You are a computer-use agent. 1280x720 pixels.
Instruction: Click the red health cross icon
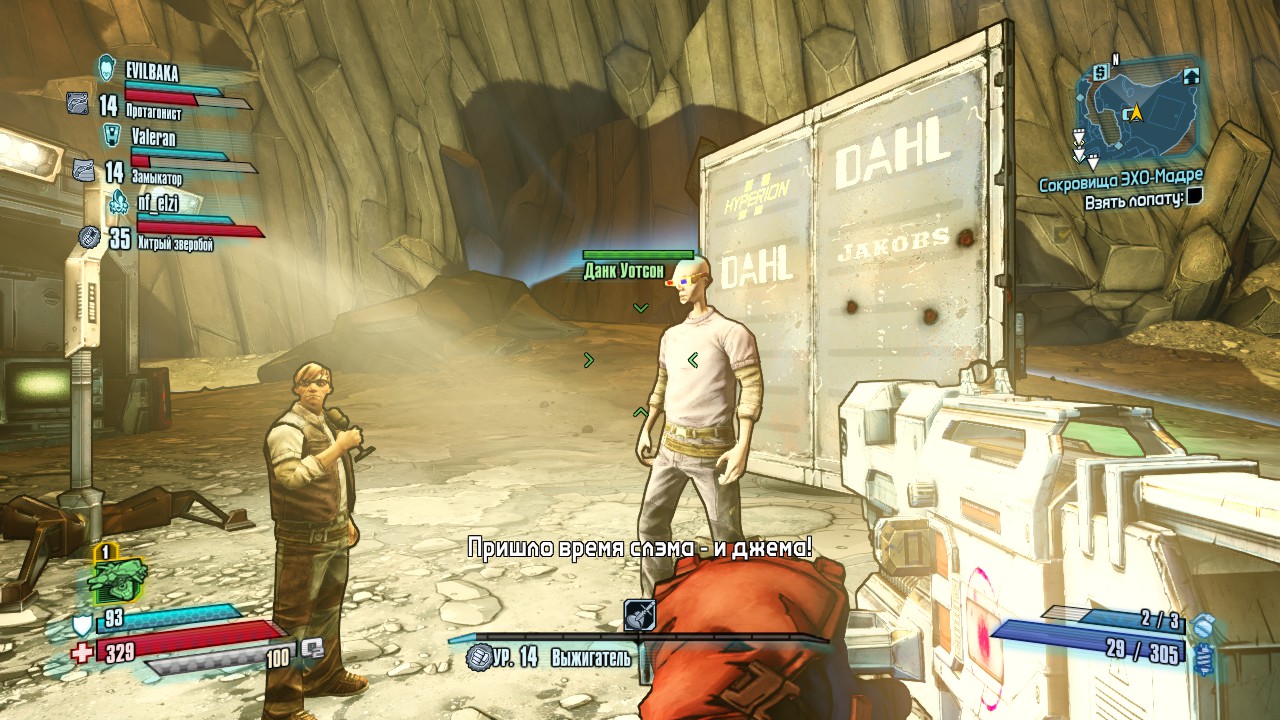83,653
